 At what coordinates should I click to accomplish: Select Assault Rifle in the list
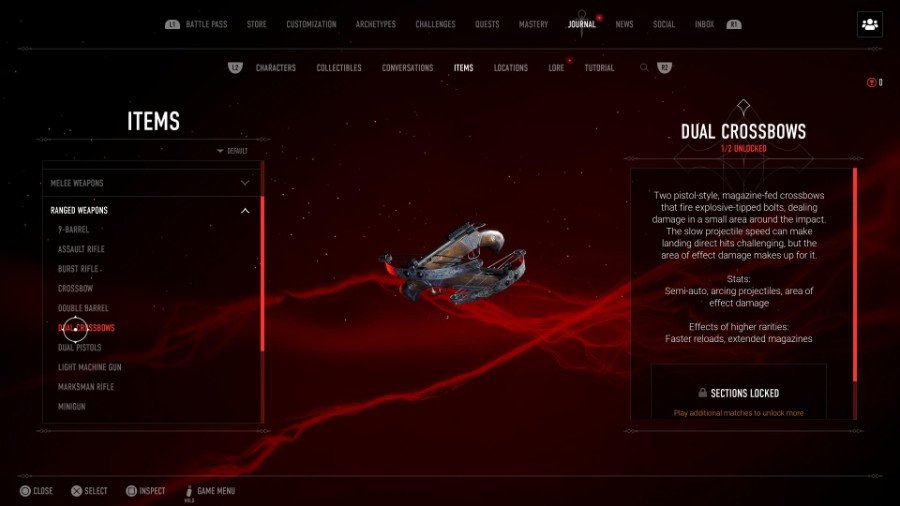pos(81,249)
